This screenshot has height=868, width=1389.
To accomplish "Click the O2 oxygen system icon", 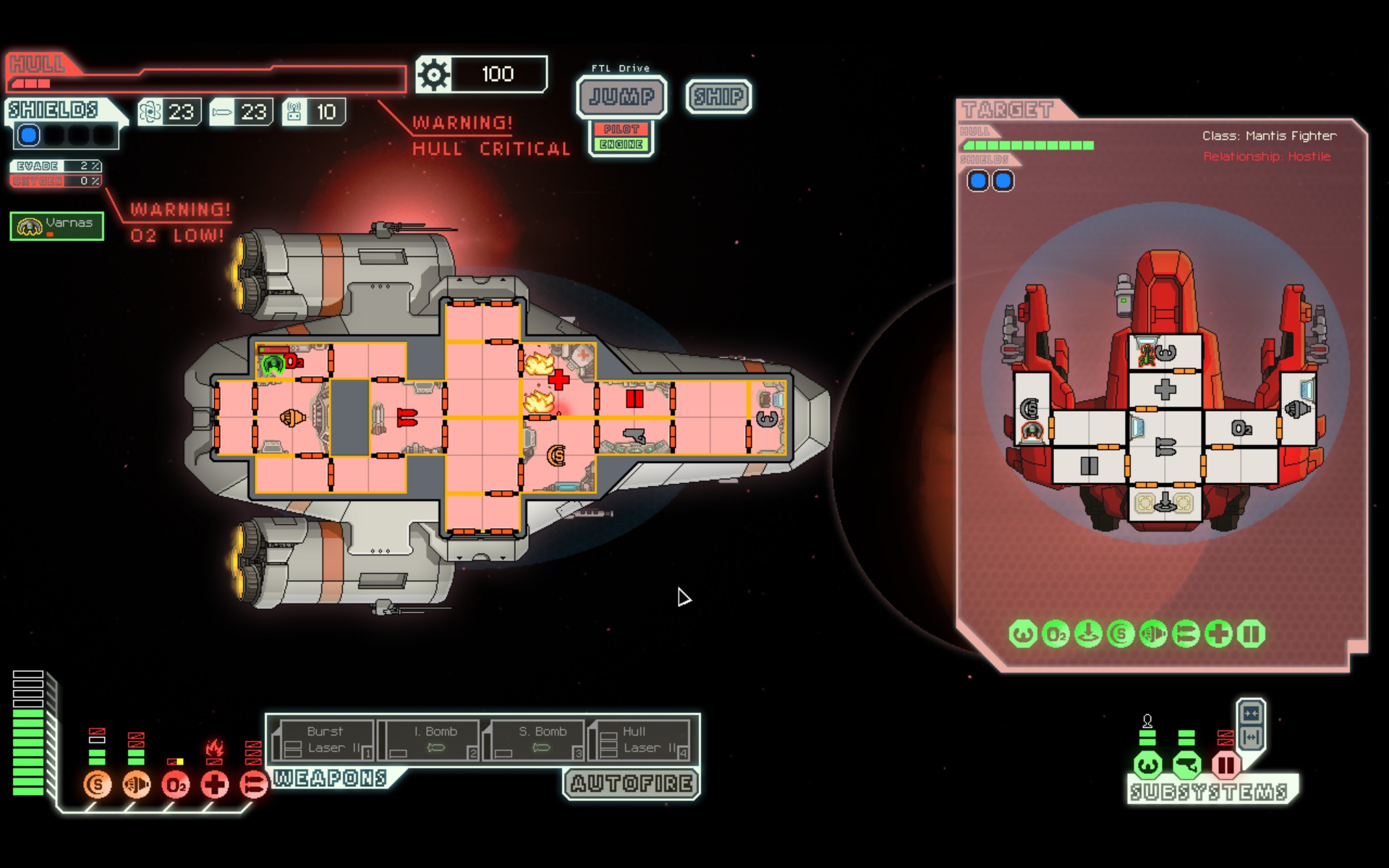I will coord(176,785).
